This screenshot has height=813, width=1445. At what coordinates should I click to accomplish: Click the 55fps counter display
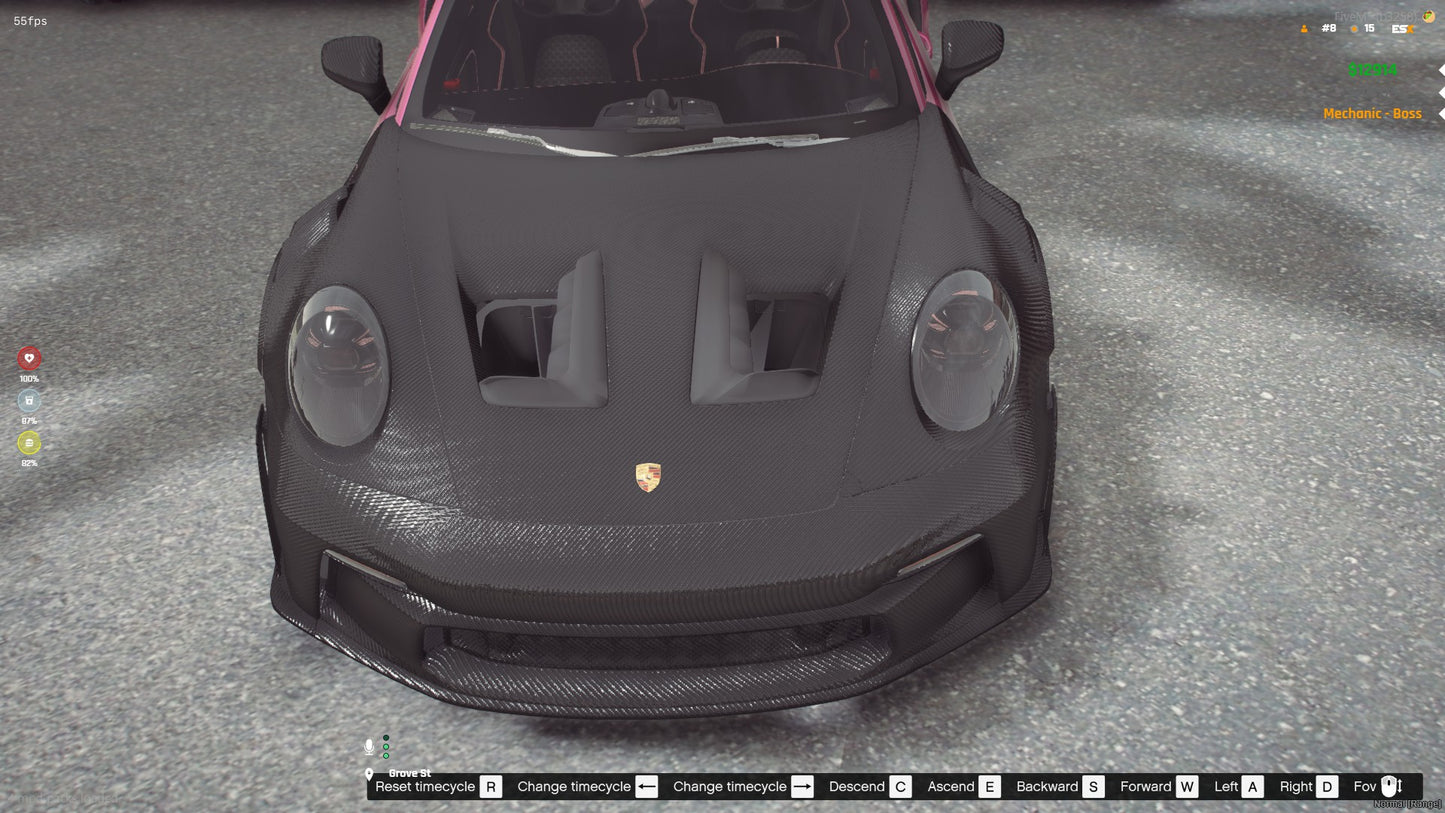click(x=31, y=20)
